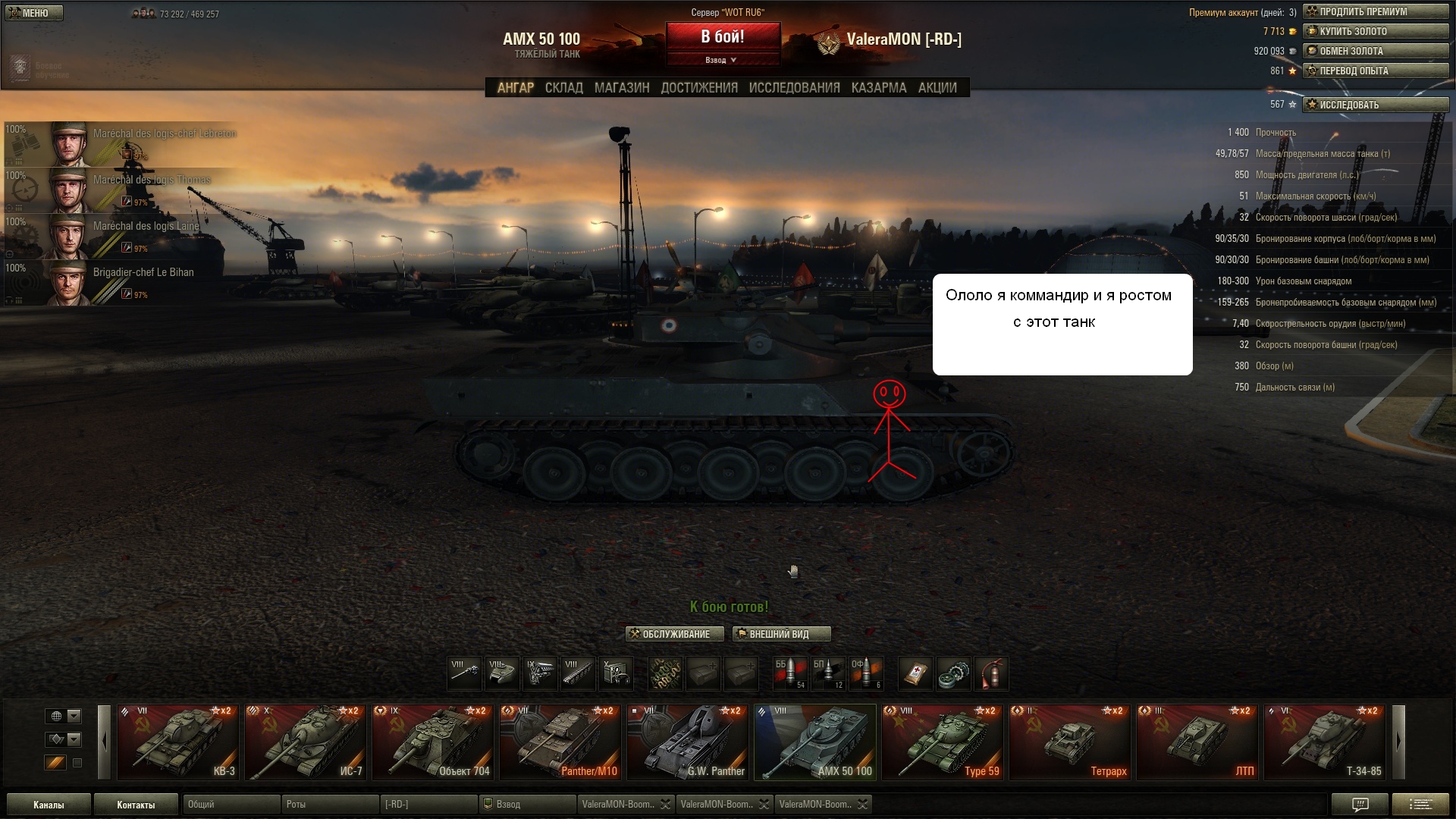
Task: Open the Контакты list
Action: tap(136, 805)
